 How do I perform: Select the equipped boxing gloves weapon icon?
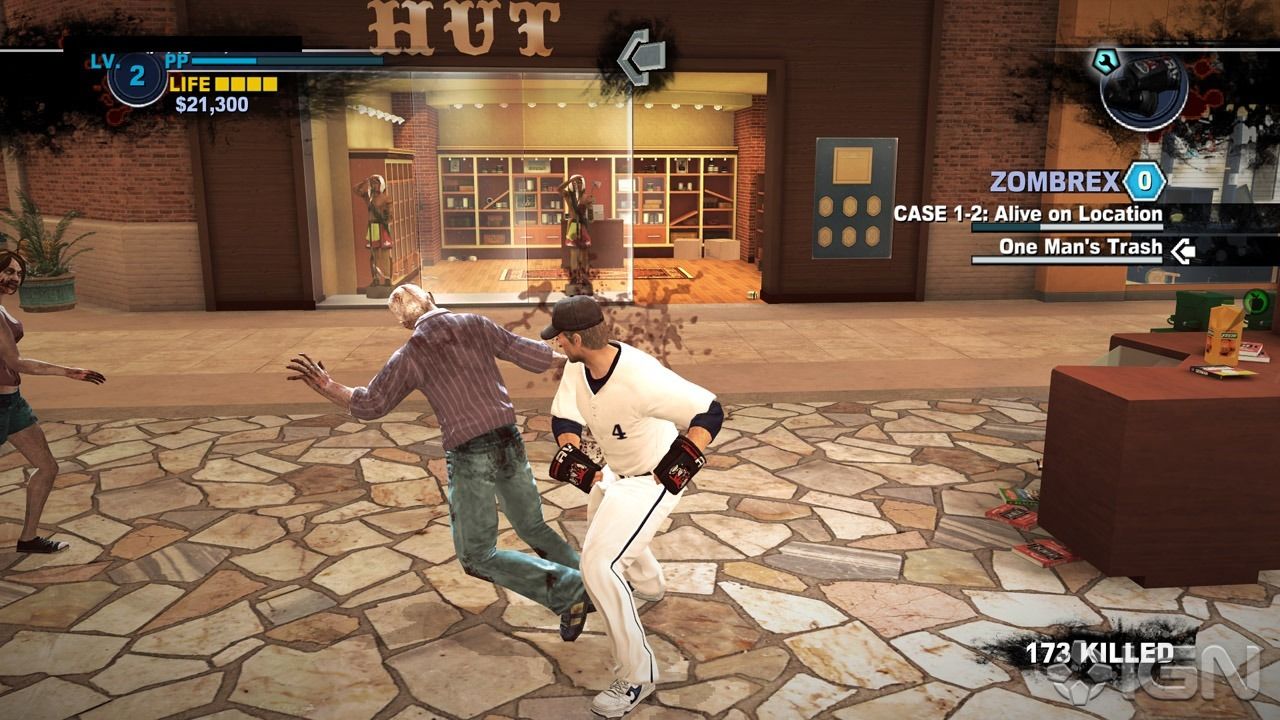1143,88
